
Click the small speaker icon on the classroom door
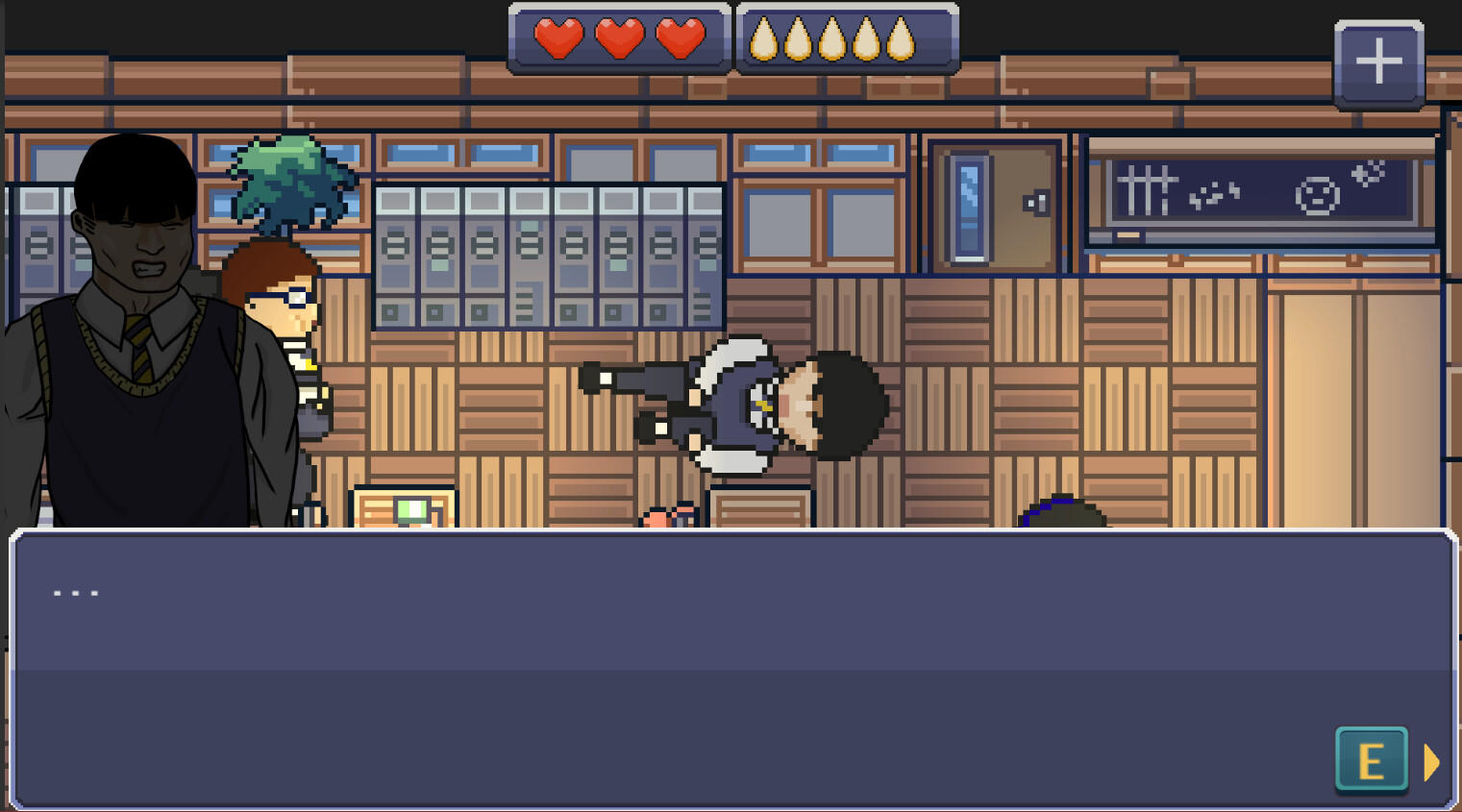[x=1035, y=203]
